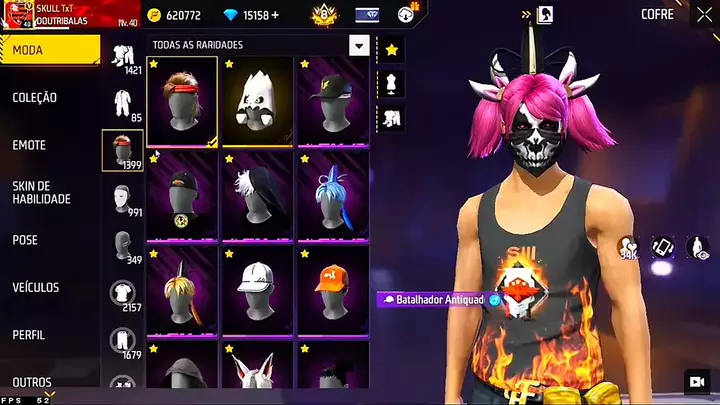The image size is (720, 405).
Task: Add diamonds with the plus button
Action: point(275,16)
